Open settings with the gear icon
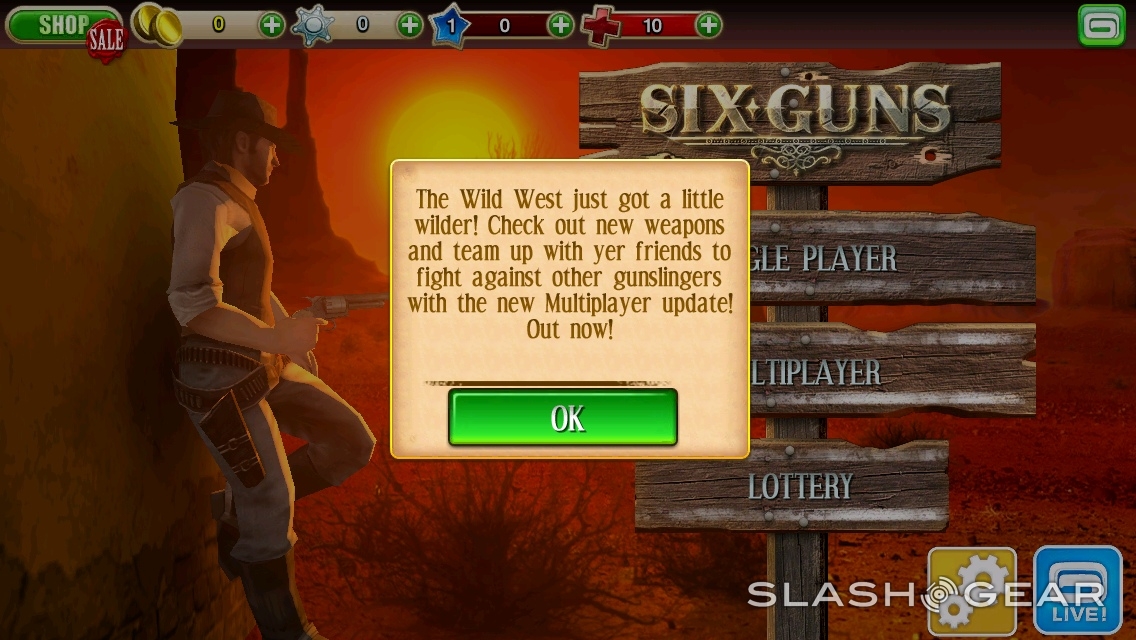Image resolution: width=1136 pixels, height=640 pixels. click(971, 591)
